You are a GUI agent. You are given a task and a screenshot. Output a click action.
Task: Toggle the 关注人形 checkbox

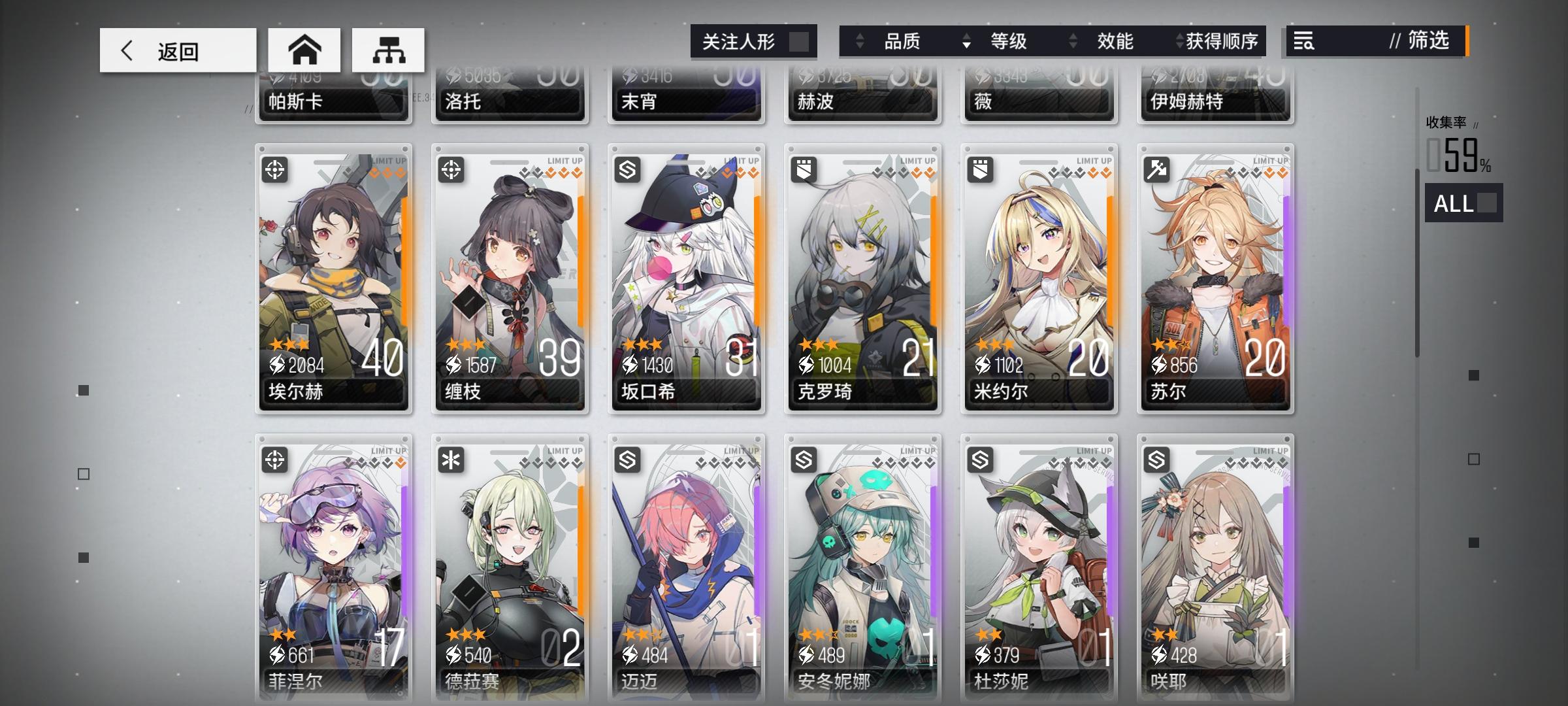pos(798,41)
